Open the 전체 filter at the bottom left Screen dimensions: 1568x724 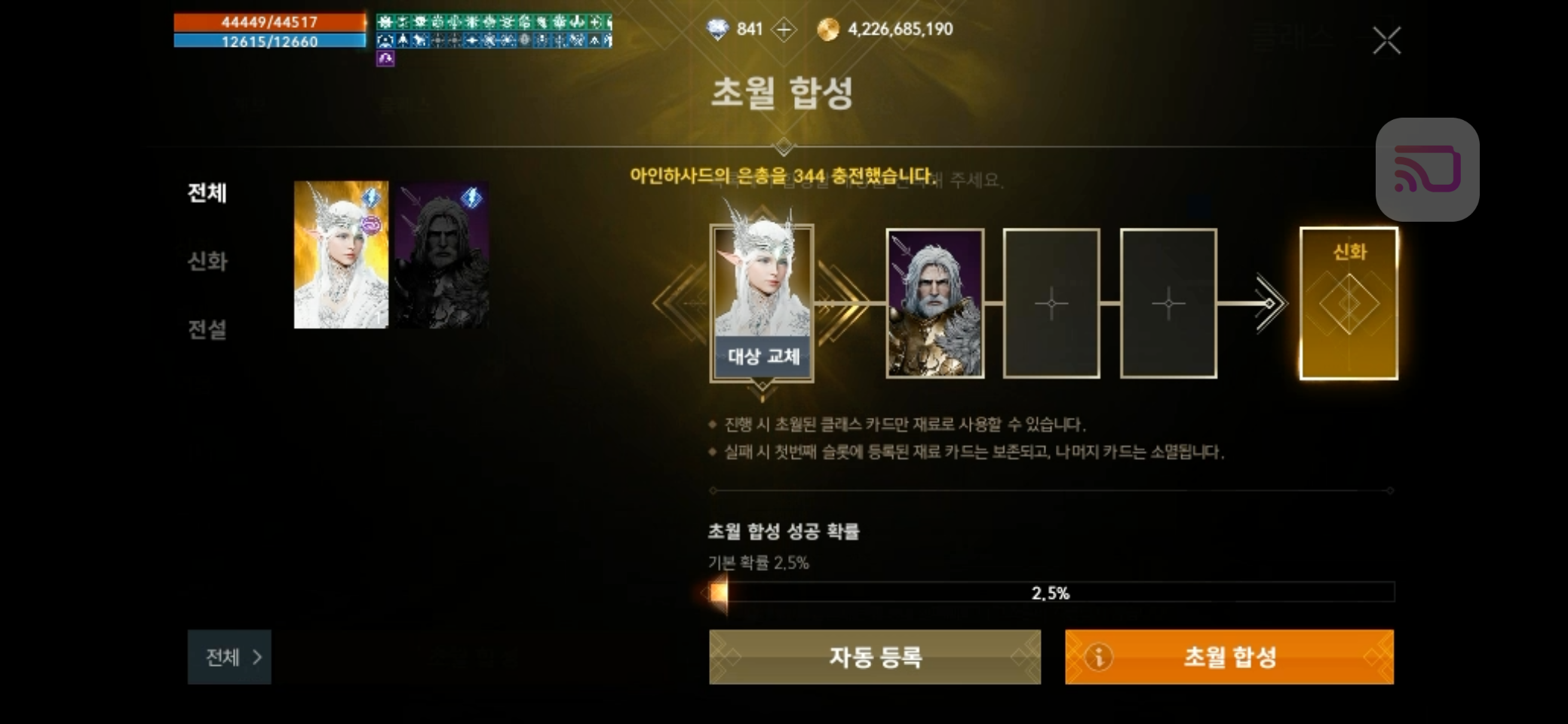pyautogui.click(x=229, y=657)
